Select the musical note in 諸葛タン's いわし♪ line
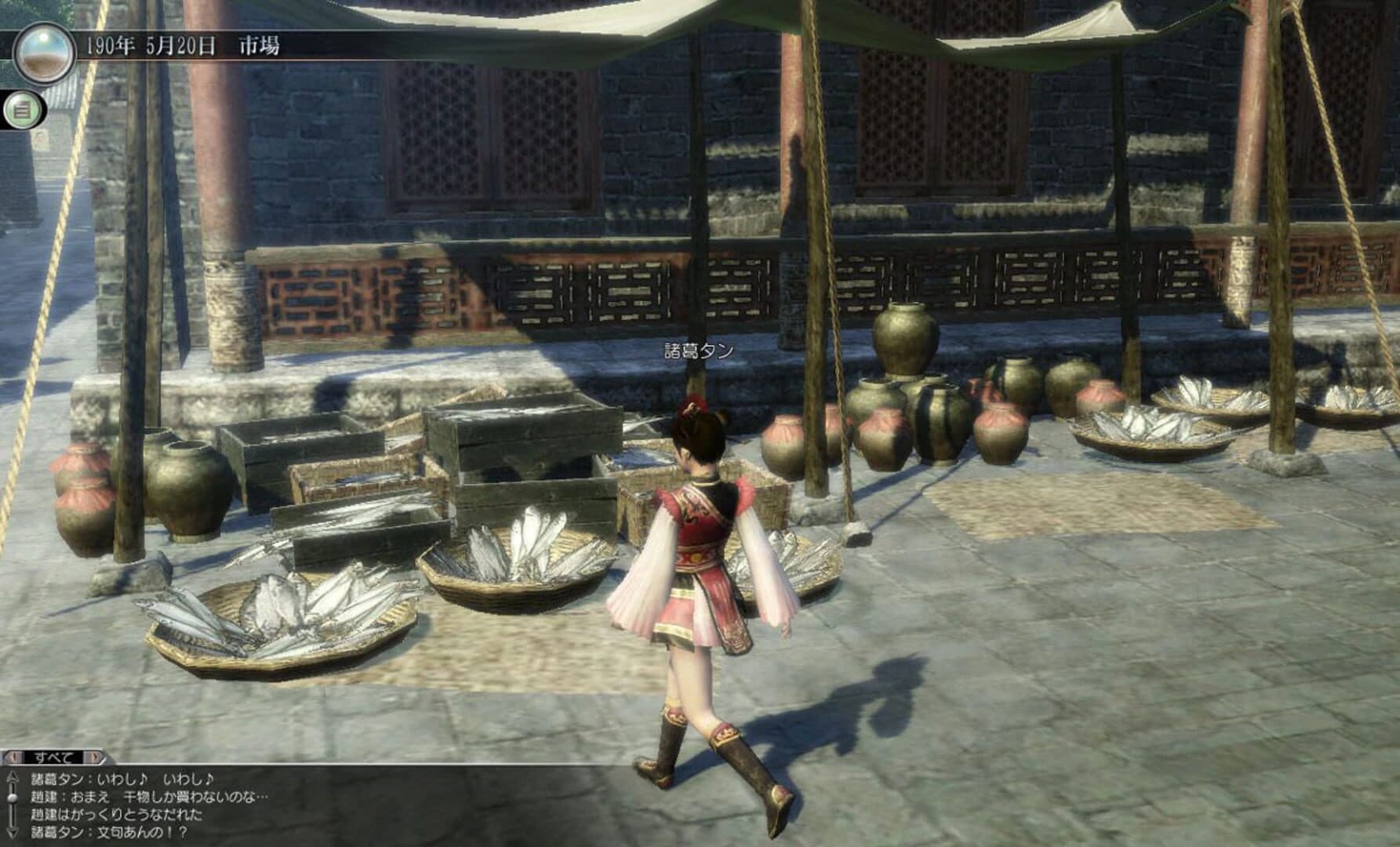The image size is (1400, 847). pyautogui.click(x=142, y=780)
